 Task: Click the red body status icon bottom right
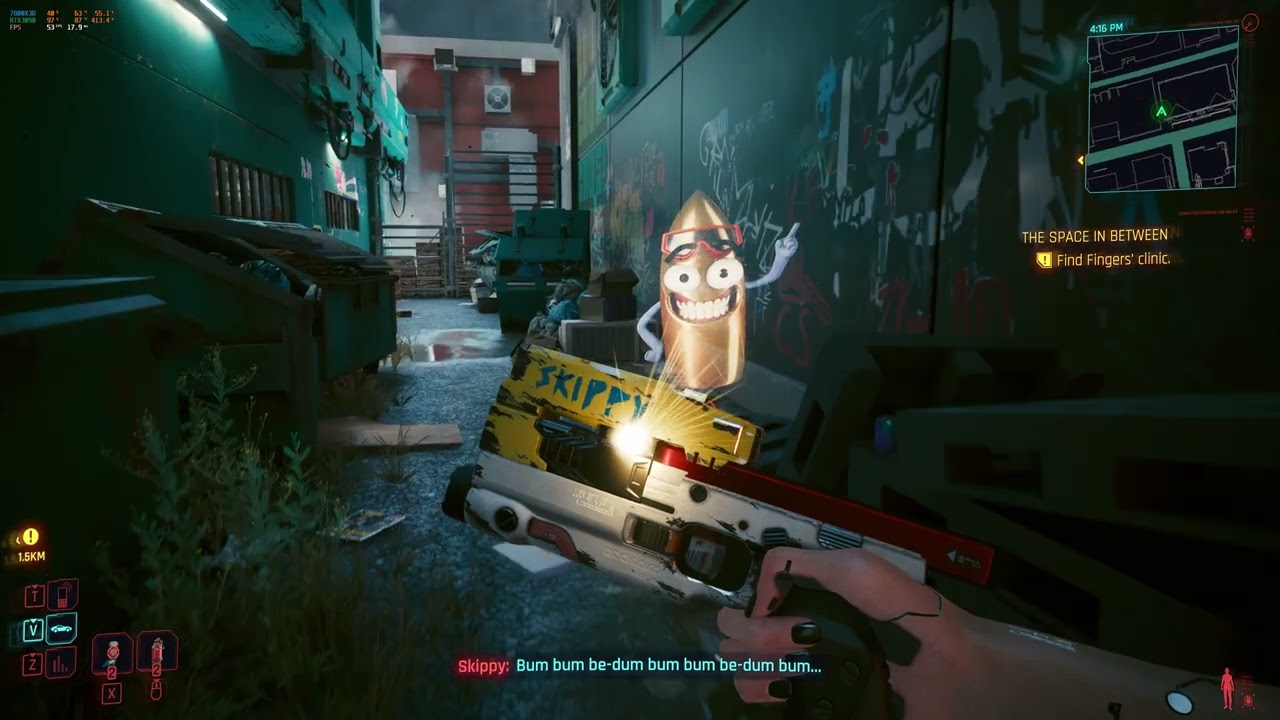tap(1227, 687)
